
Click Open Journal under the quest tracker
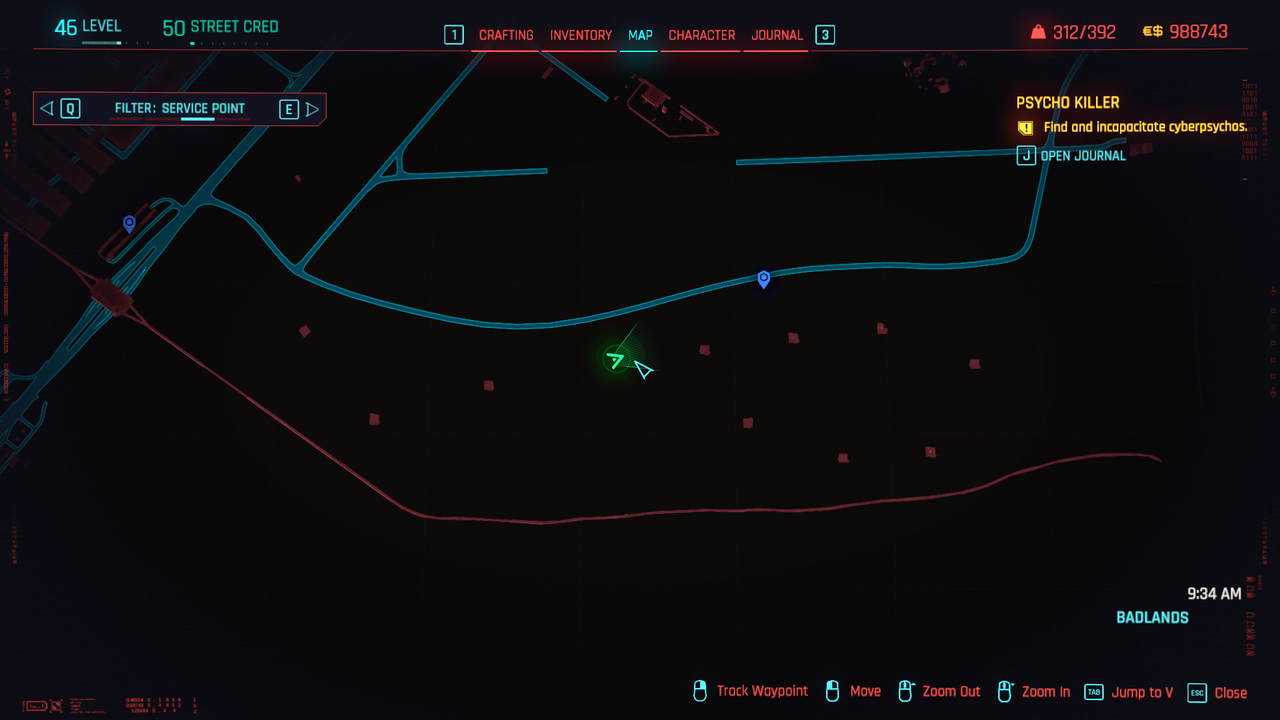coord(1084,155)
